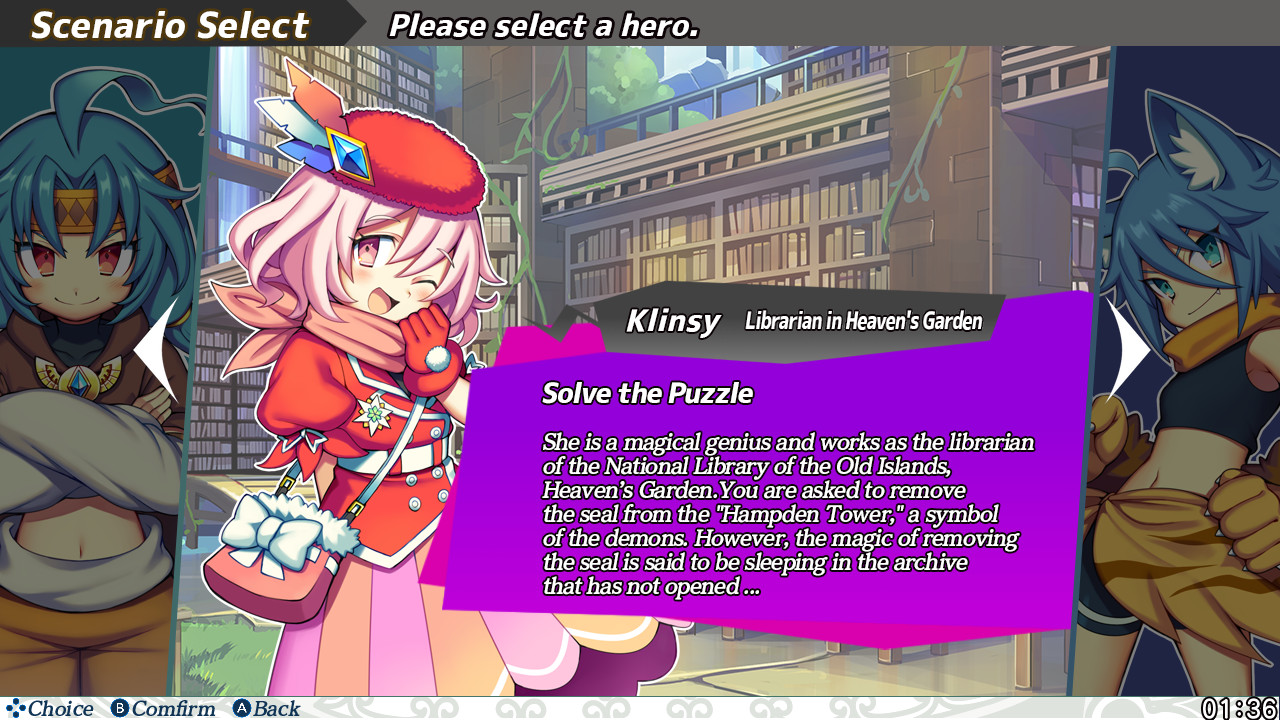Screen dimensions: 1280x720
Task: Click the Klinsy name plate
Action: 674,320
